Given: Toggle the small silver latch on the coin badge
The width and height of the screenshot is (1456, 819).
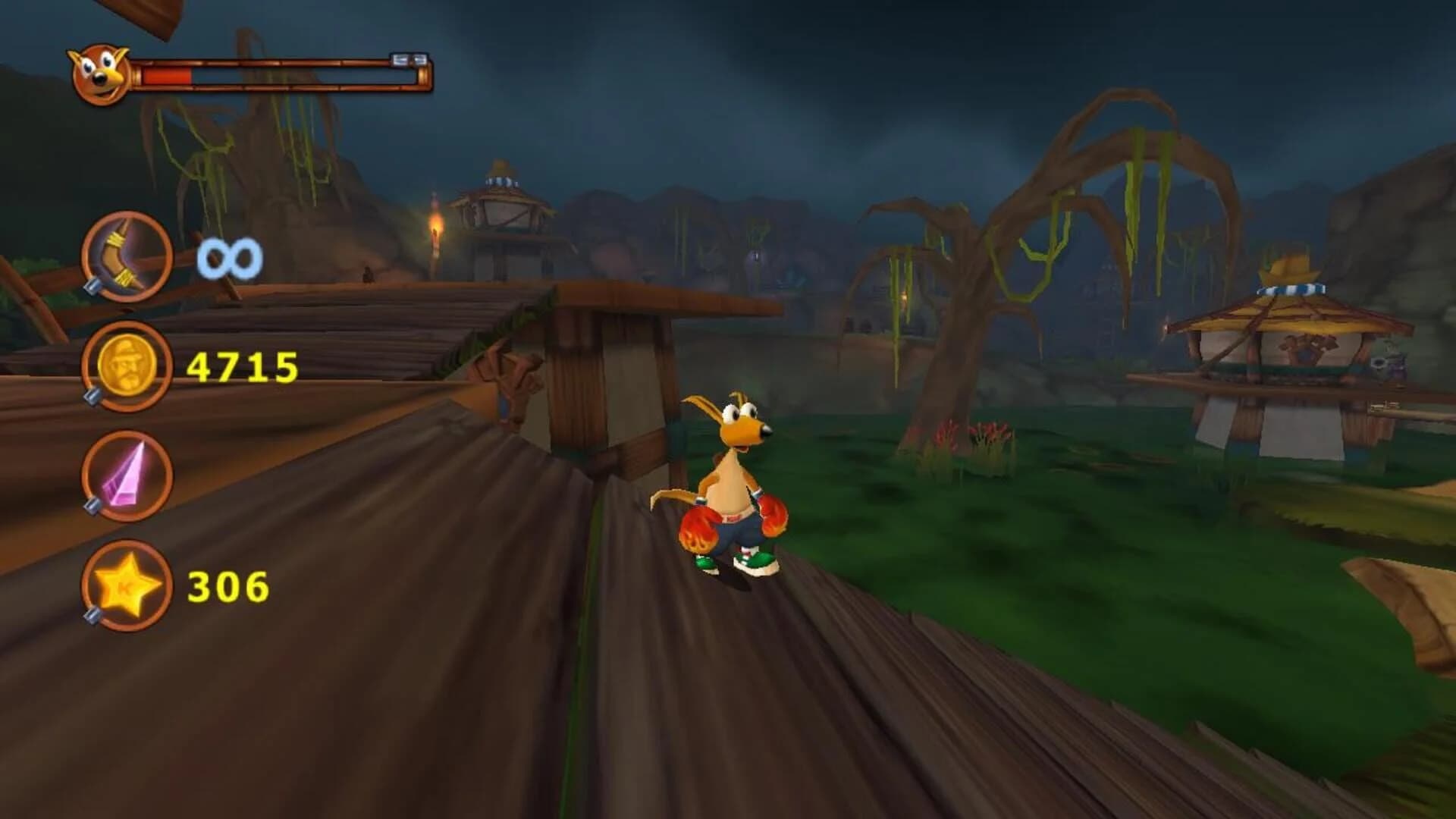Looking at the screenshot, I should tap(91, 394).
